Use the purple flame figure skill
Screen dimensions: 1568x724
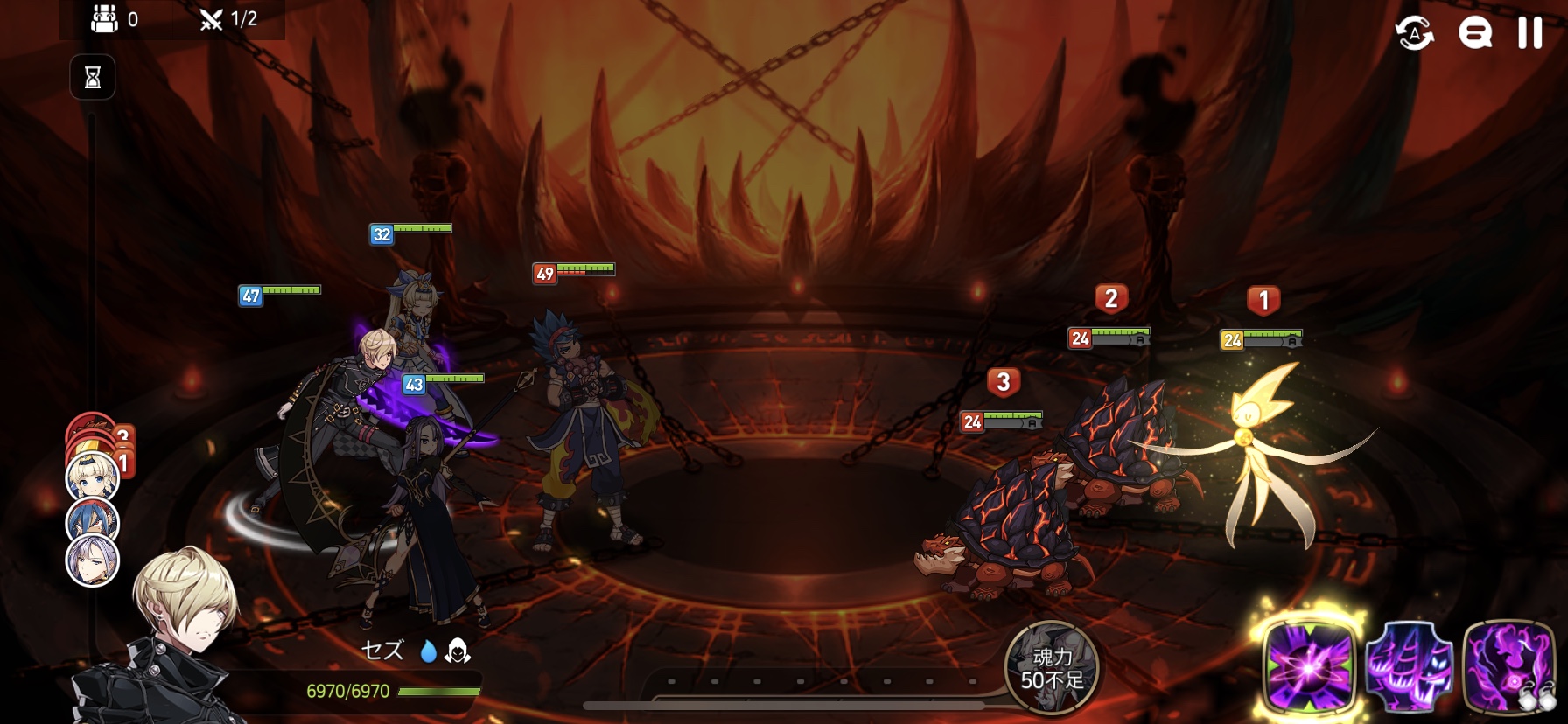coord(1508,668)
